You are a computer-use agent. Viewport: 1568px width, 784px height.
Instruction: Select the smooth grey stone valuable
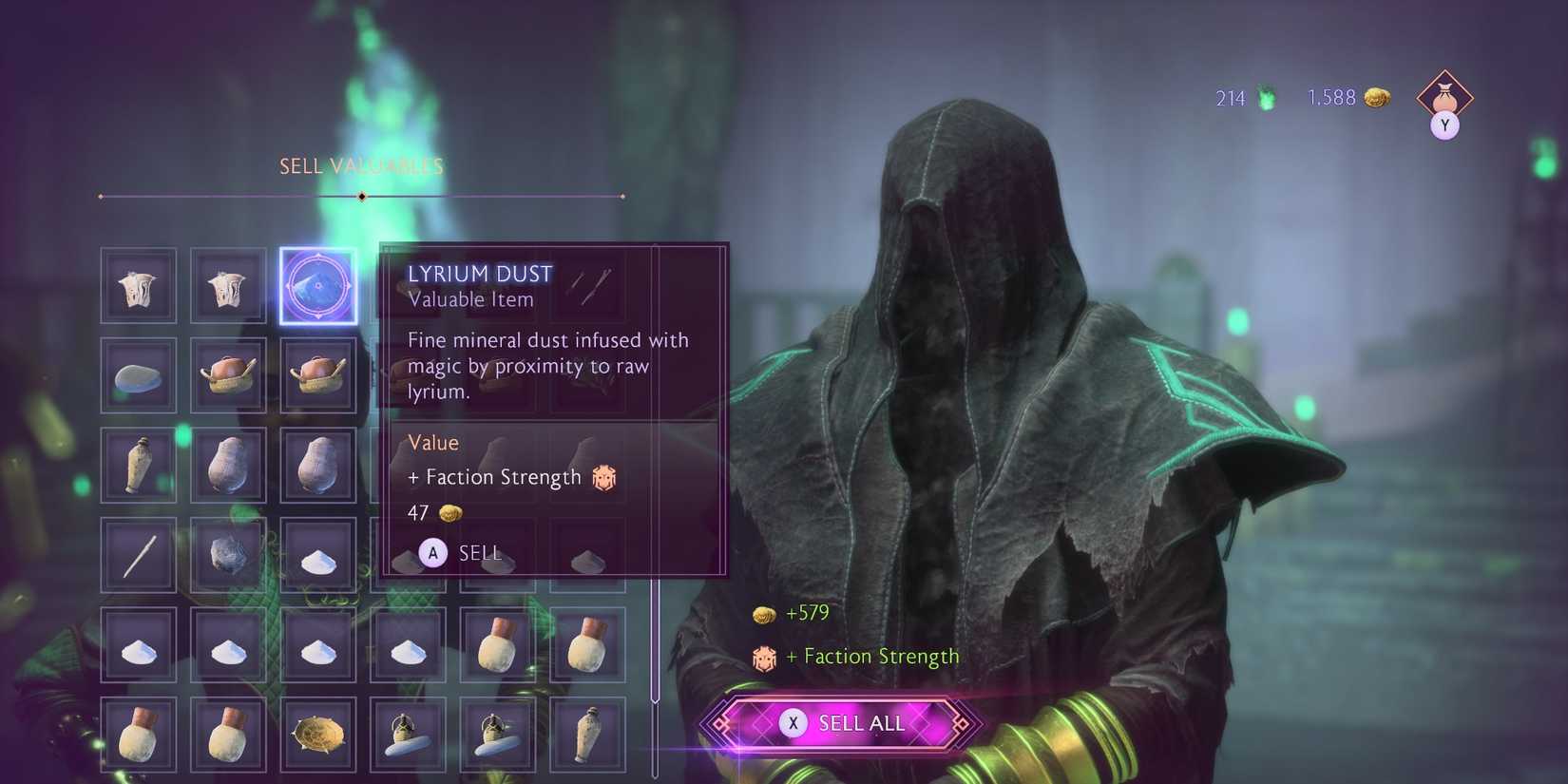pos(139,373)
